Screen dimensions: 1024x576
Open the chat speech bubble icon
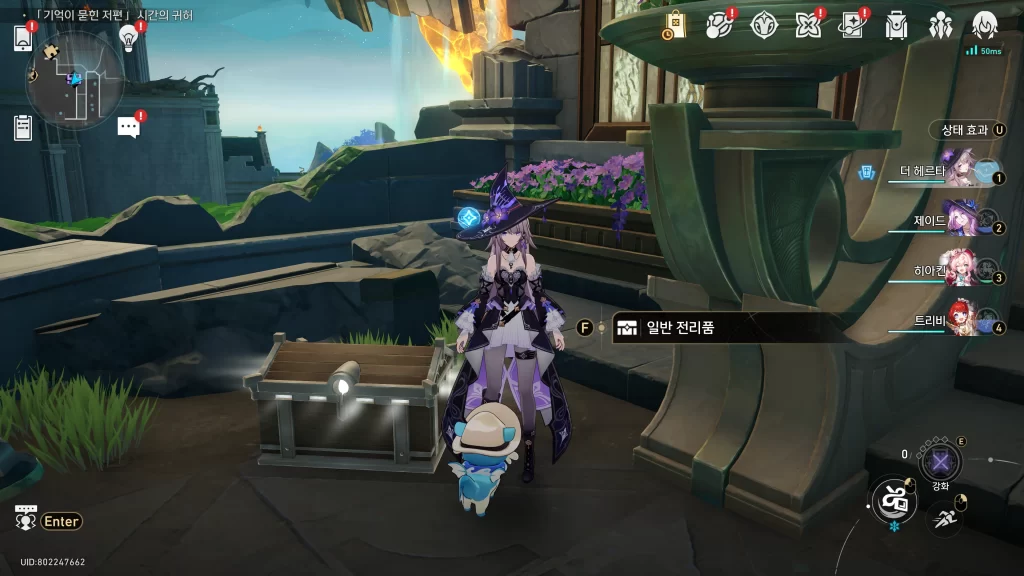tap(128, 126)
